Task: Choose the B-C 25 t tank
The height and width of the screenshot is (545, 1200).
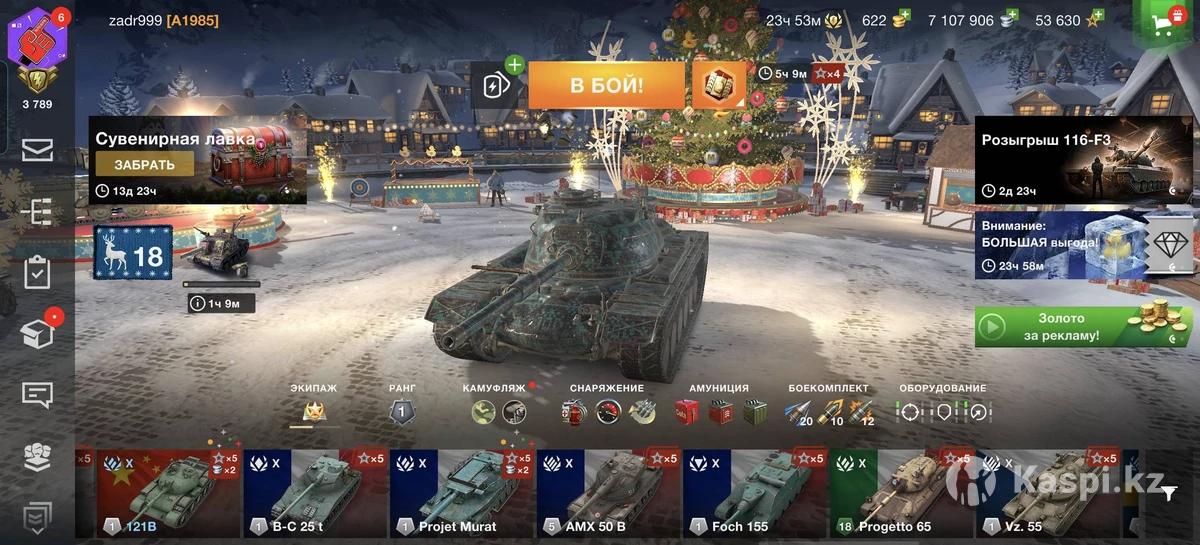Action: [x=315, y=492]
